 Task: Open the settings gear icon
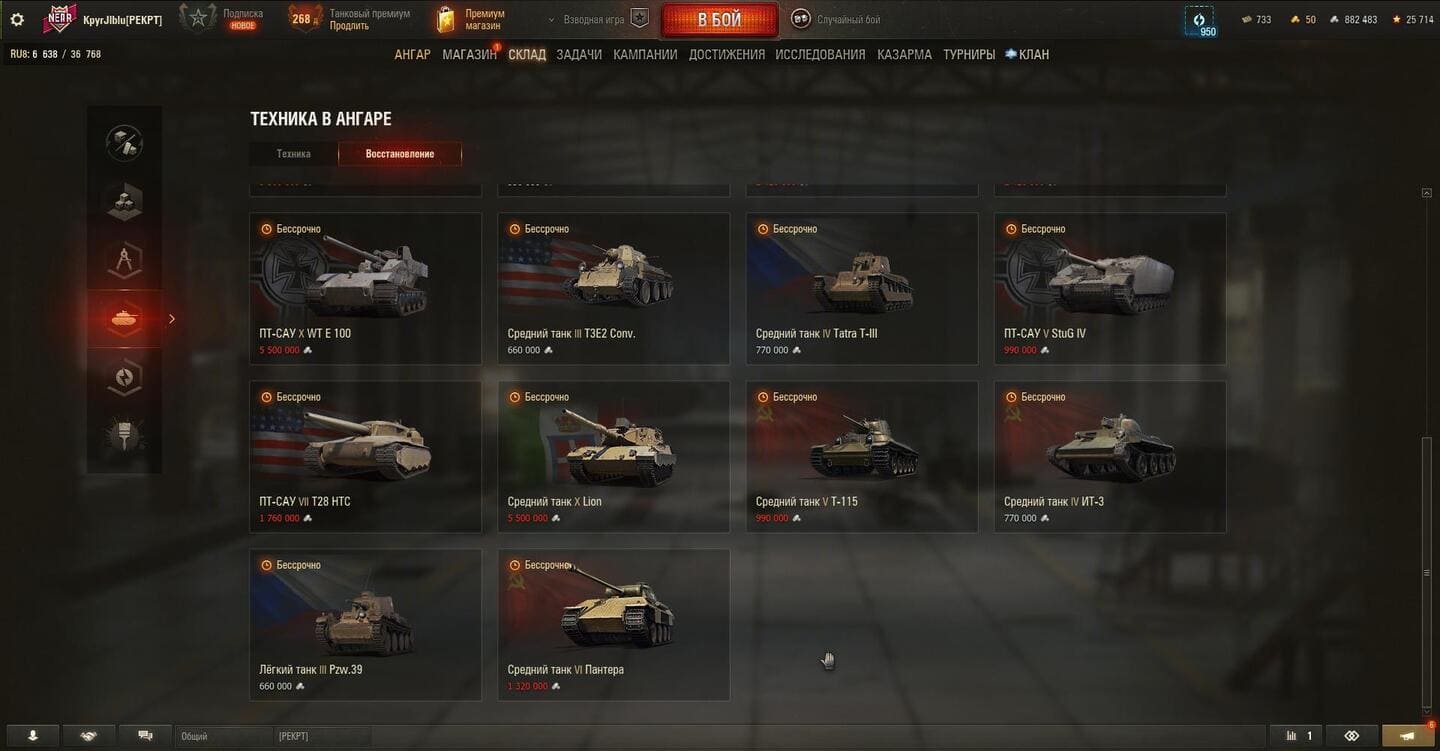click(x=17, y=20)
